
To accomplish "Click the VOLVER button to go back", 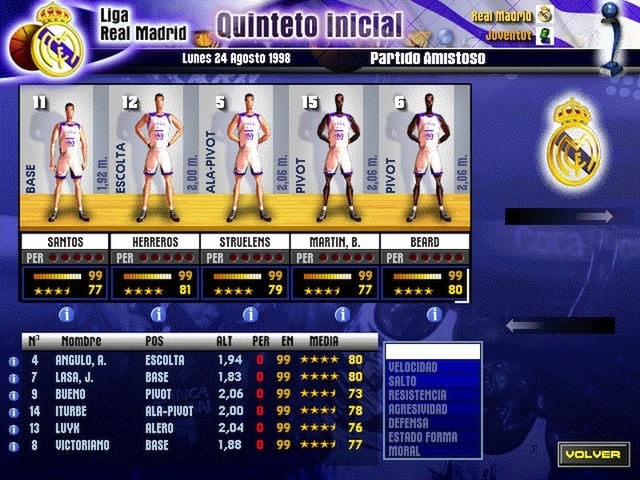I will click(594, 454).
